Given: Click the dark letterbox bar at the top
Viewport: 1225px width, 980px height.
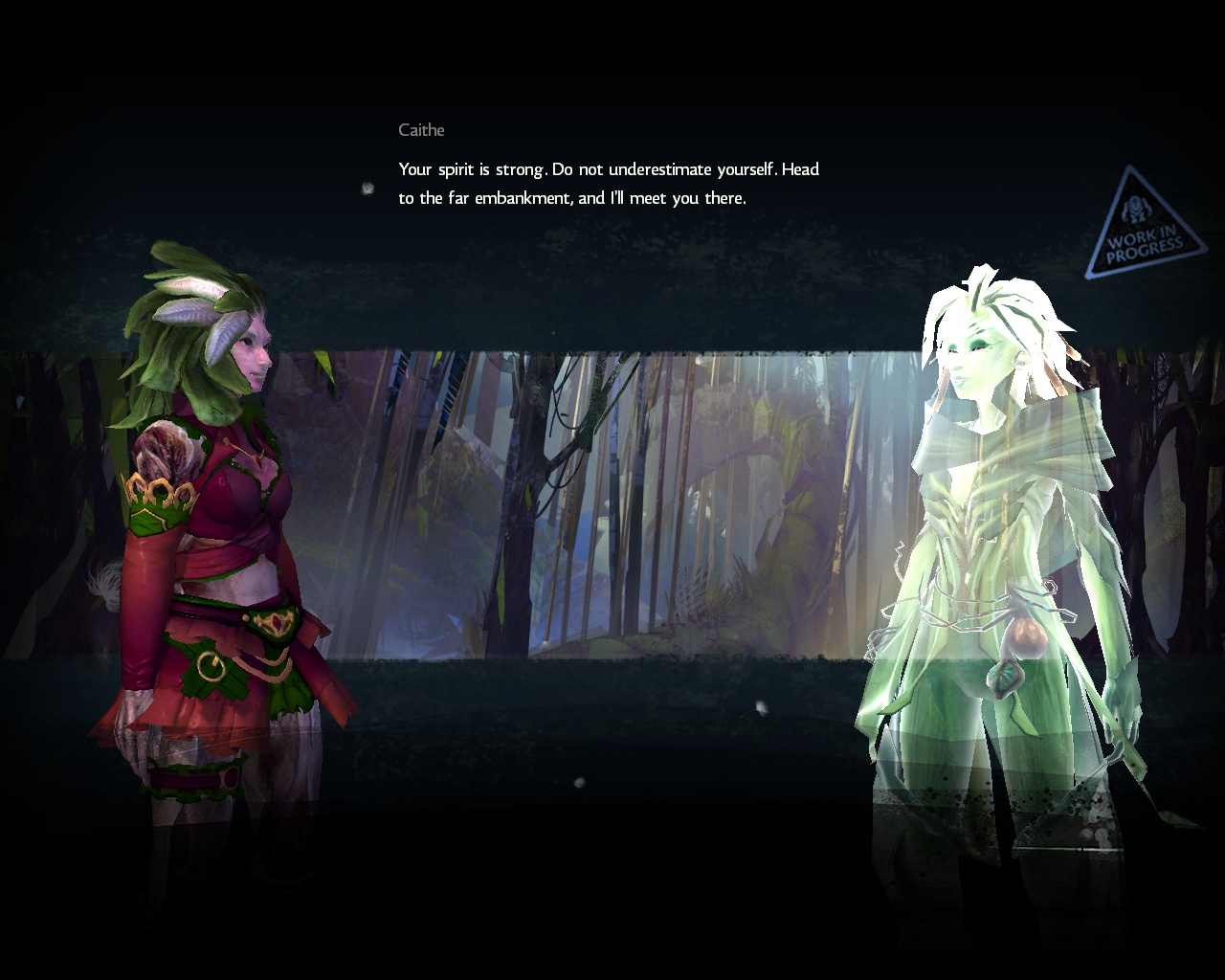Looking at the screenshot, I should (x=612, y=38).
